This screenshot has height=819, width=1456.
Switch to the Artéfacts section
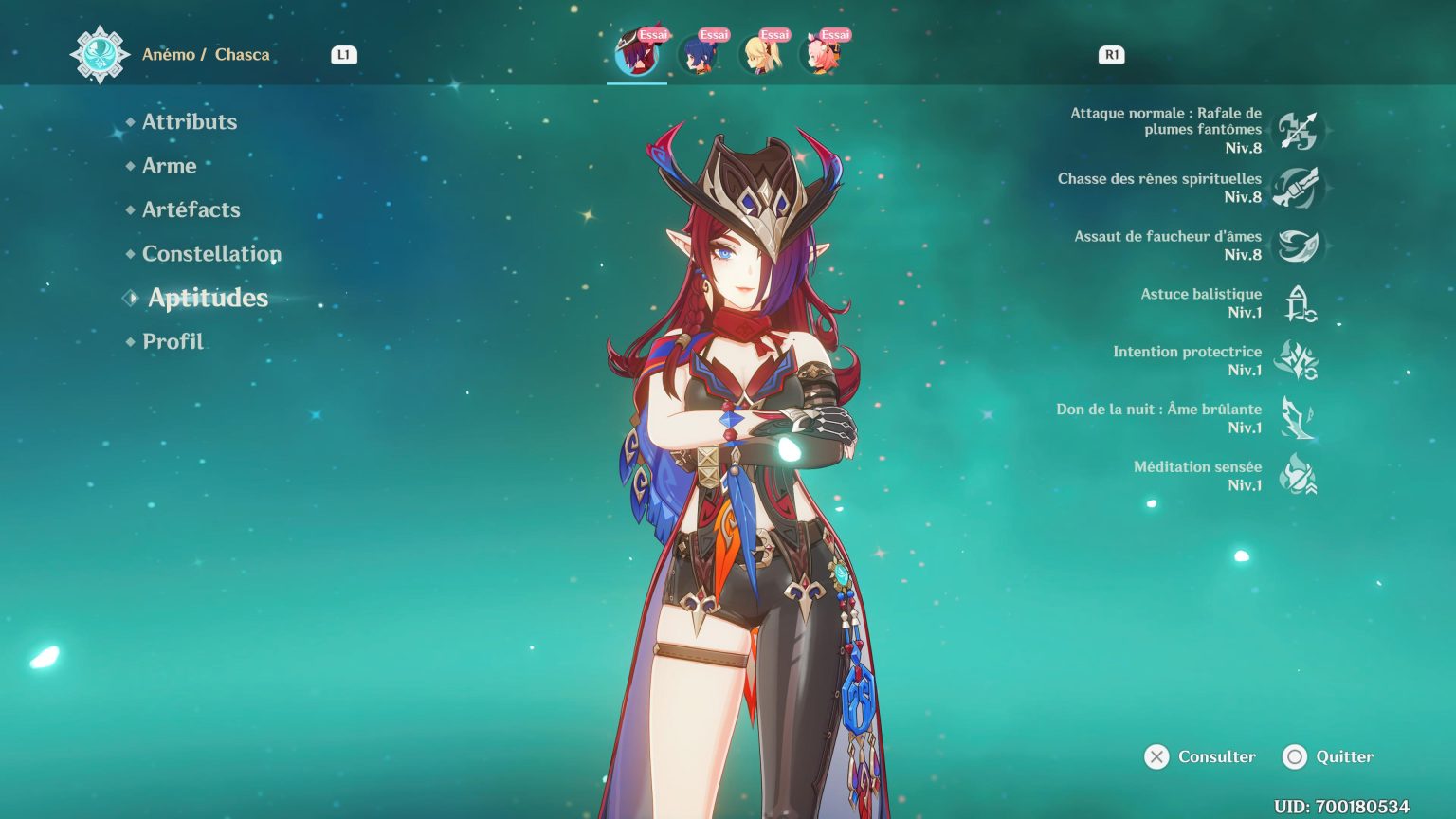[x=190, y=209]
